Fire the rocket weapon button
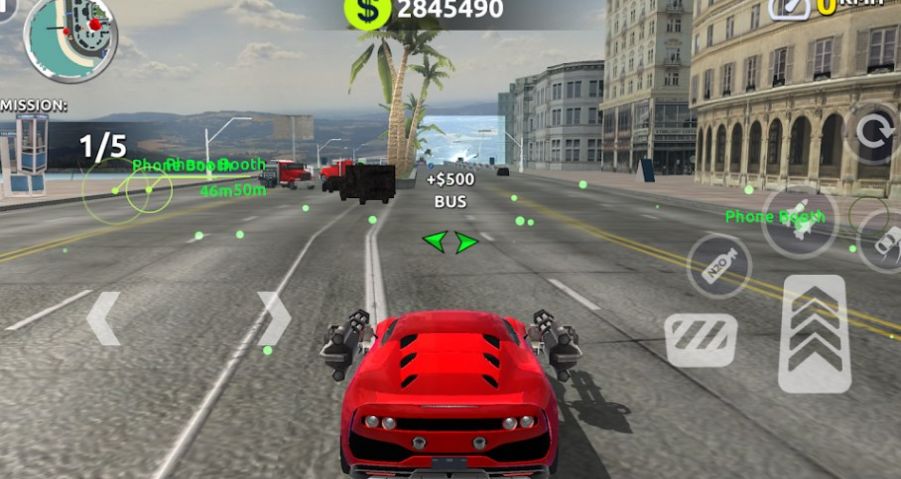The image size is (901, 479). coord(799,221)
